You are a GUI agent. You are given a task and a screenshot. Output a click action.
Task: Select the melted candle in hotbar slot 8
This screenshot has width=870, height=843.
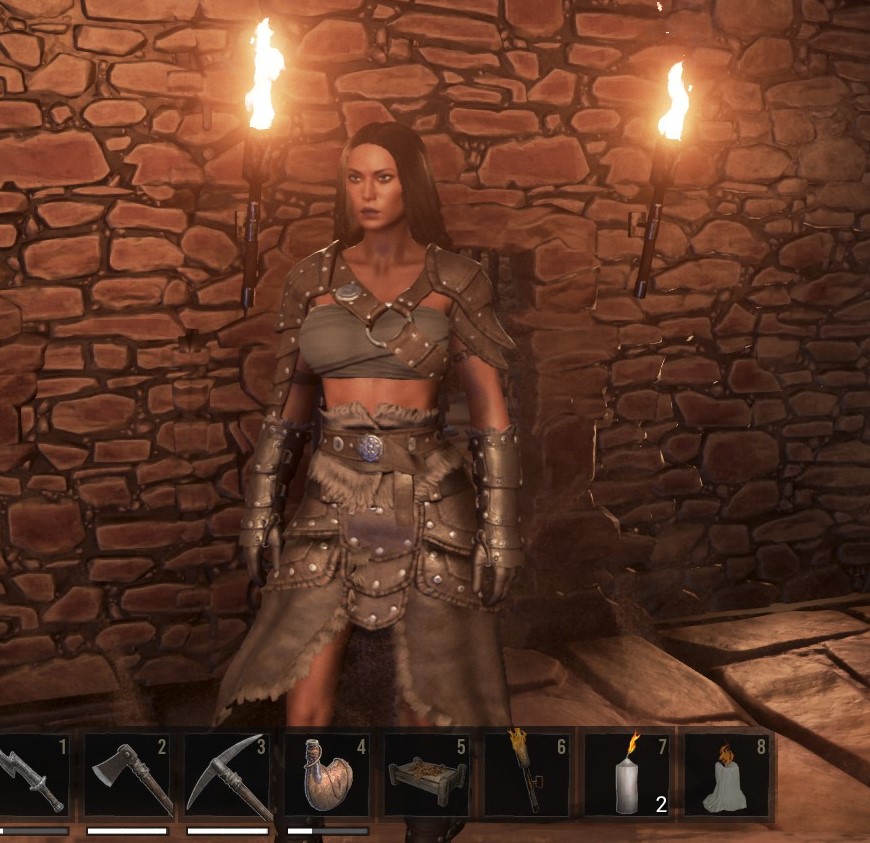pos(726,777)
